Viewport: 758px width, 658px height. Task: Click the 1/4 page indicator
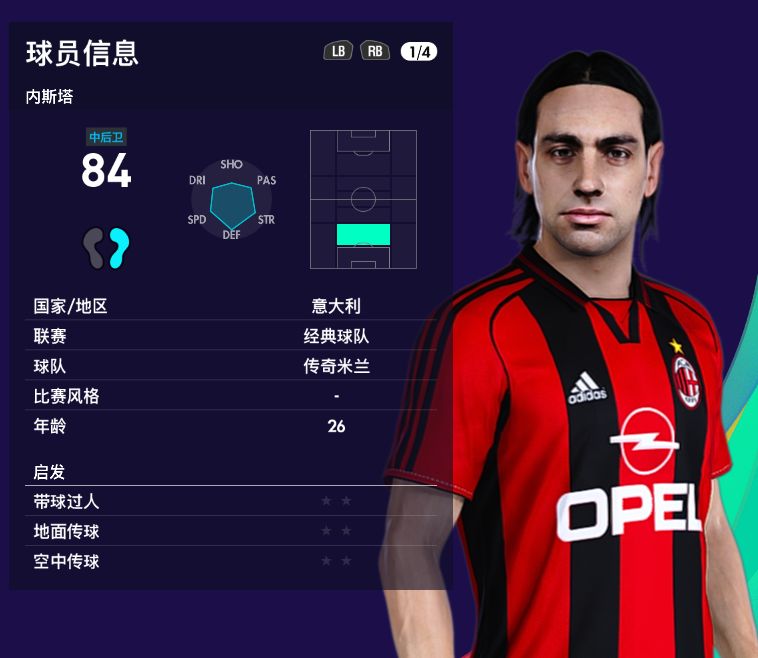pyautogui.click(x=419, y=52)
